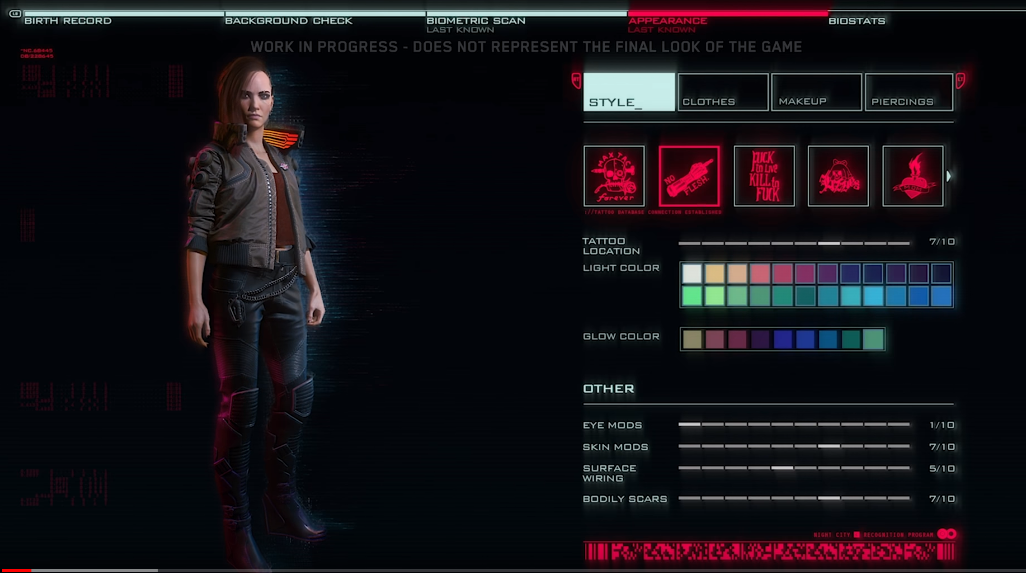This screenshot has height=573, width=1026.
Task: Pick the Kill to Live text tattoo
Action: [764, 176]
